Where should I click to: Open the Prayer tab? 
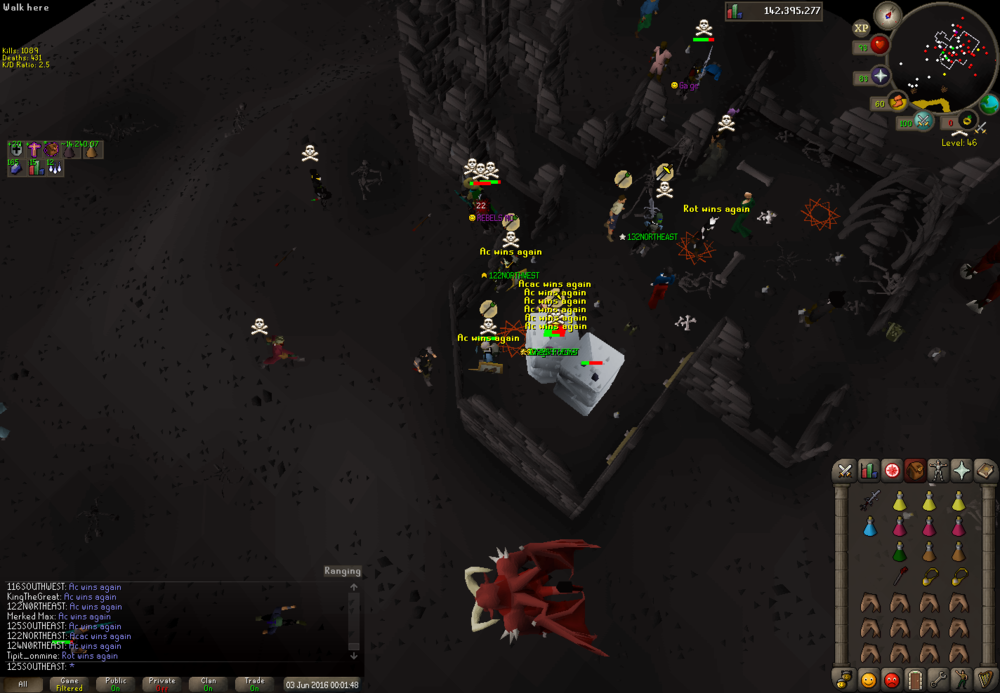tap(961, 470)
